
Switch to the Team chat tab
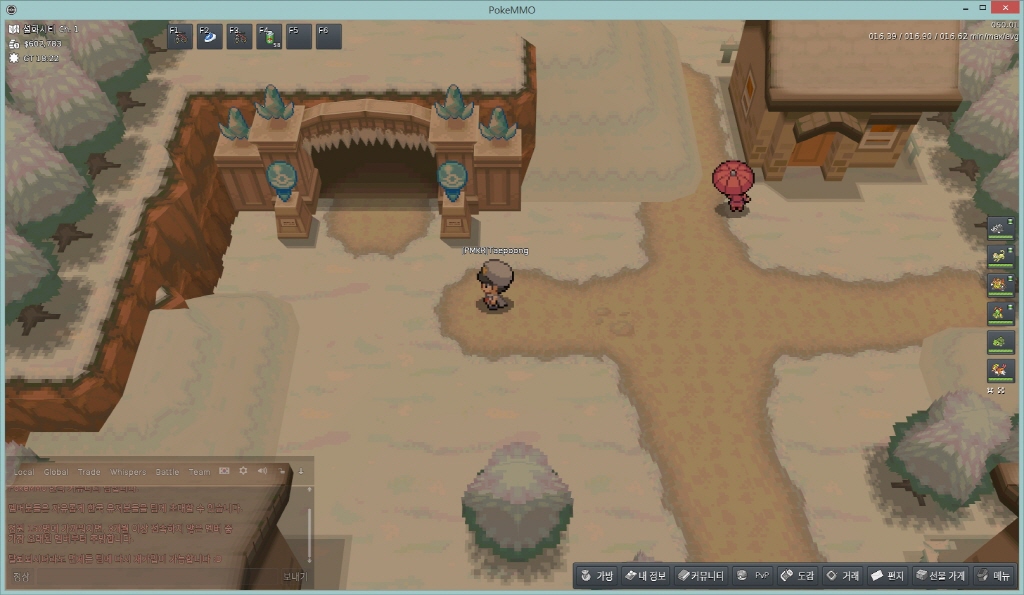point(199,471)
